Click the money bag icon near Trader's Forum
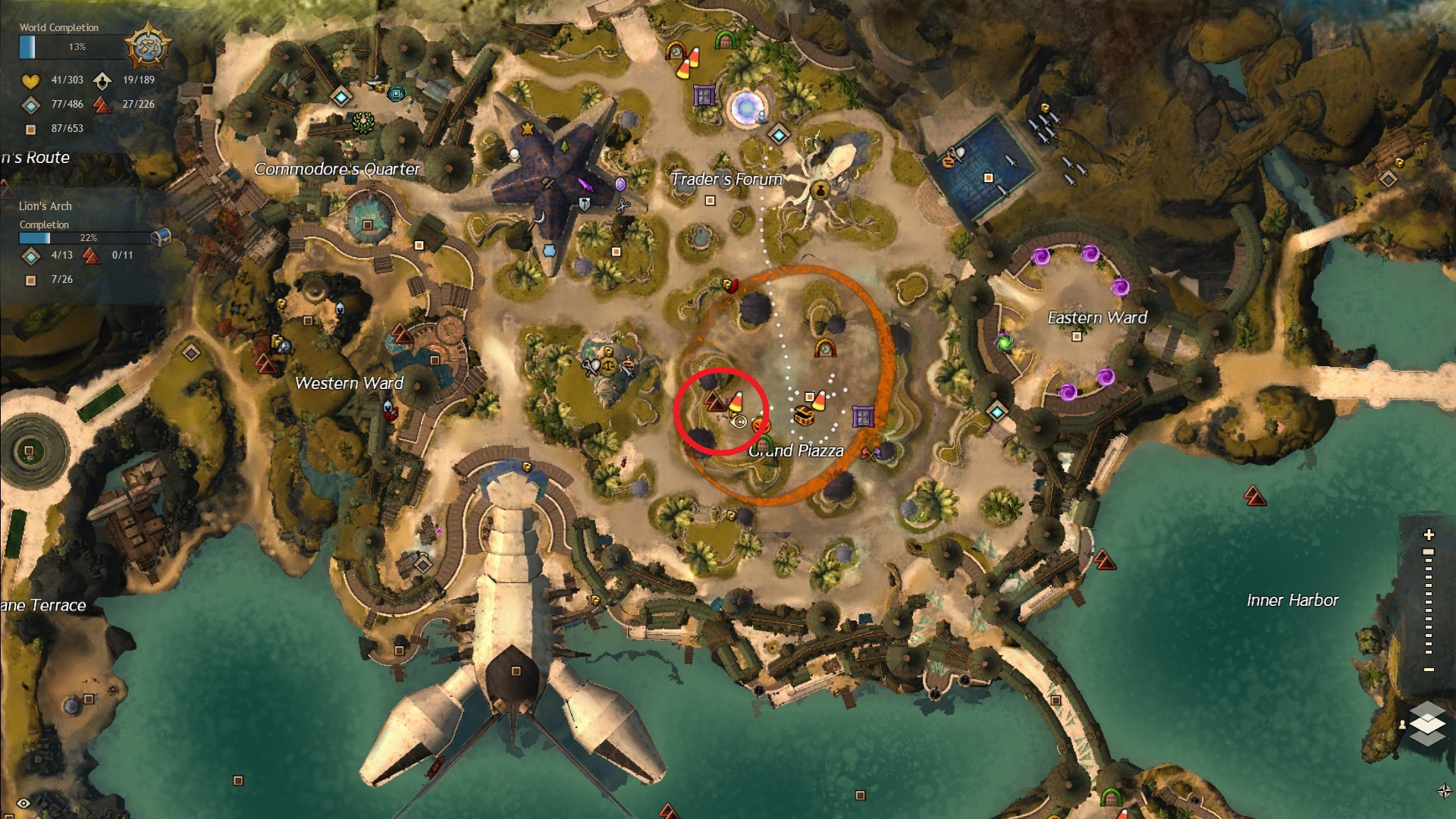Viewport: 1456px width, 819px height. click(x=819, y=190)
